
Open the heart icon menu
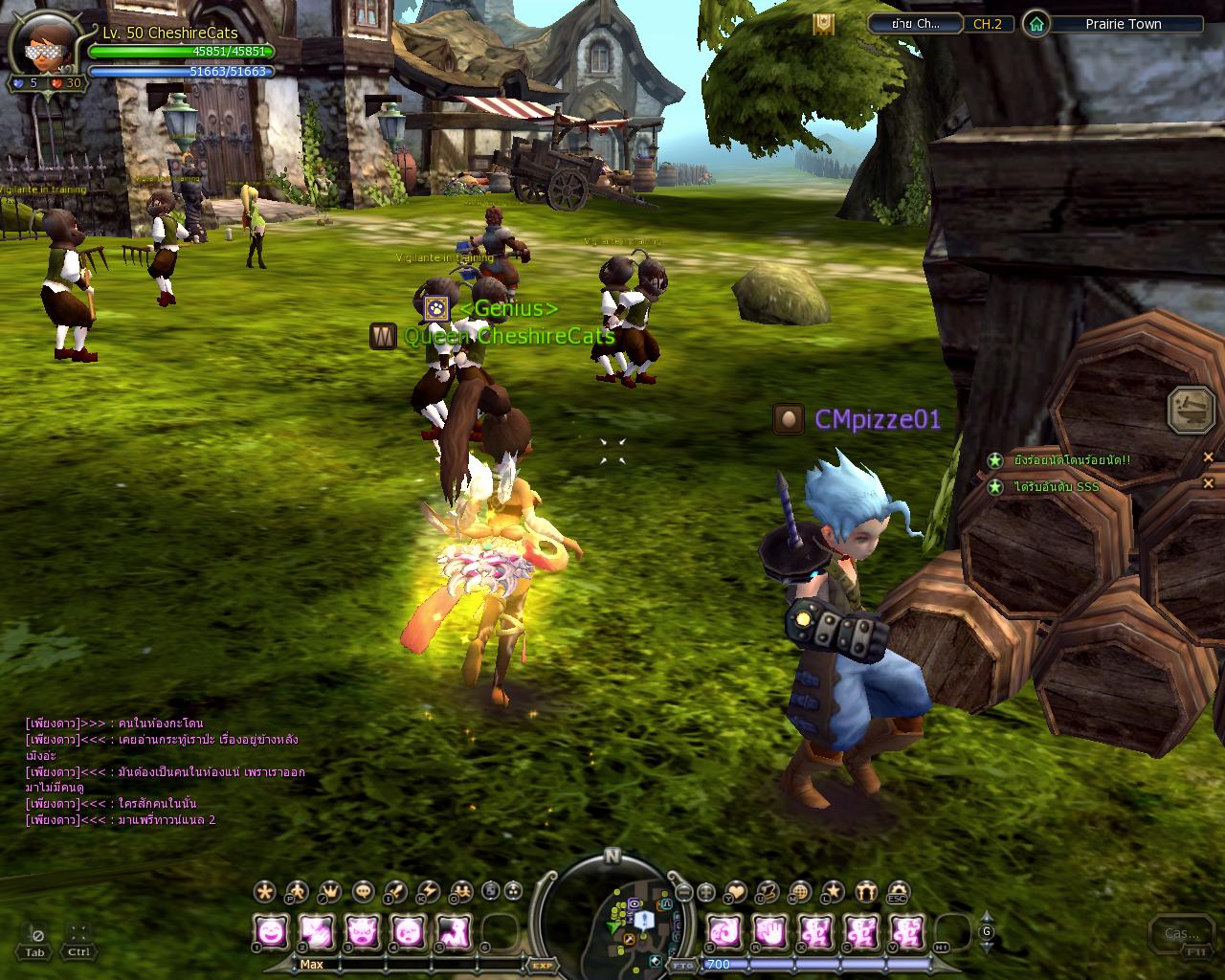[735, 892]
